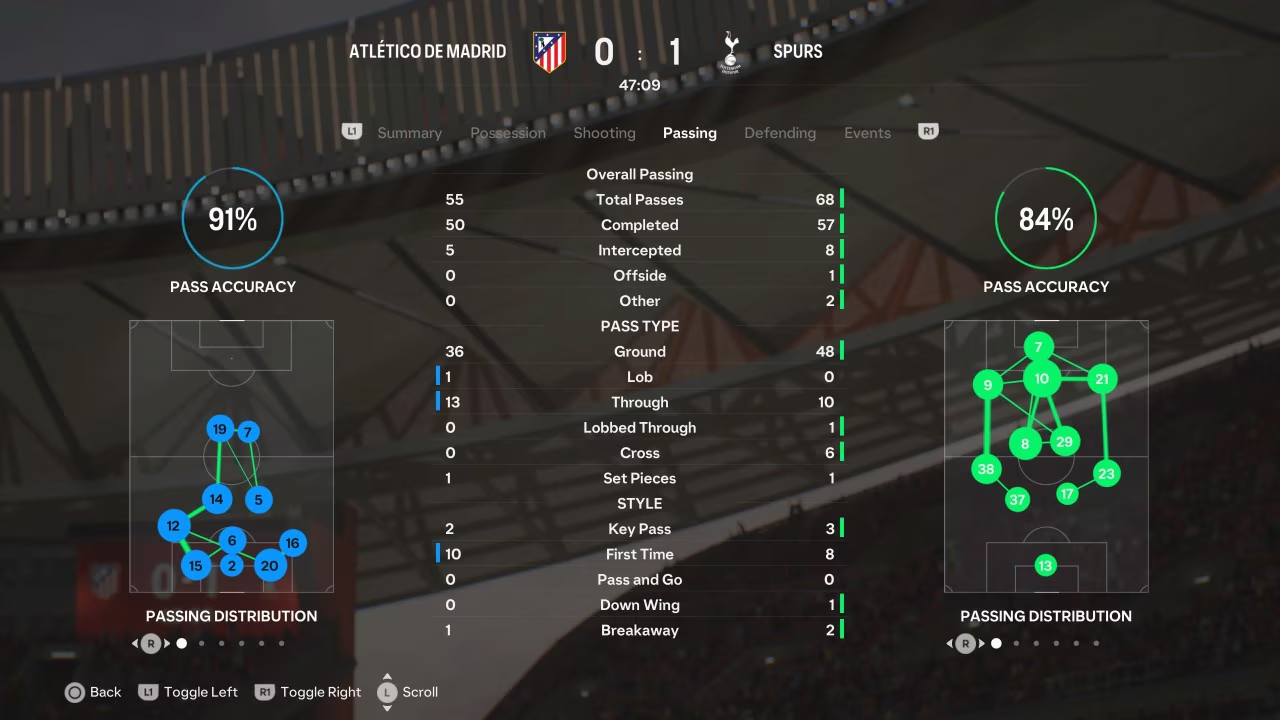Image resolution: width=1280 pixels, height=720 pixels.
Task: View the Defending tab
Action: pyautogui.click(x=780, y=133)
